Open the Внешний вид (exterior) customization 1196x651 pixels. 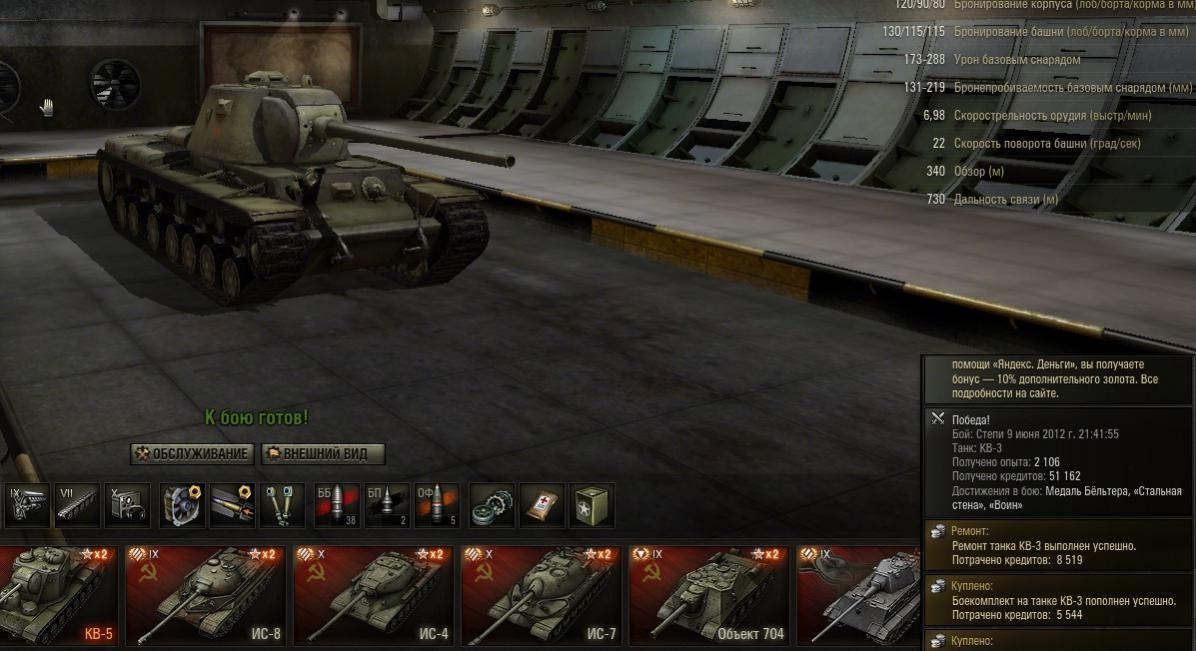[x=323, y=454]
